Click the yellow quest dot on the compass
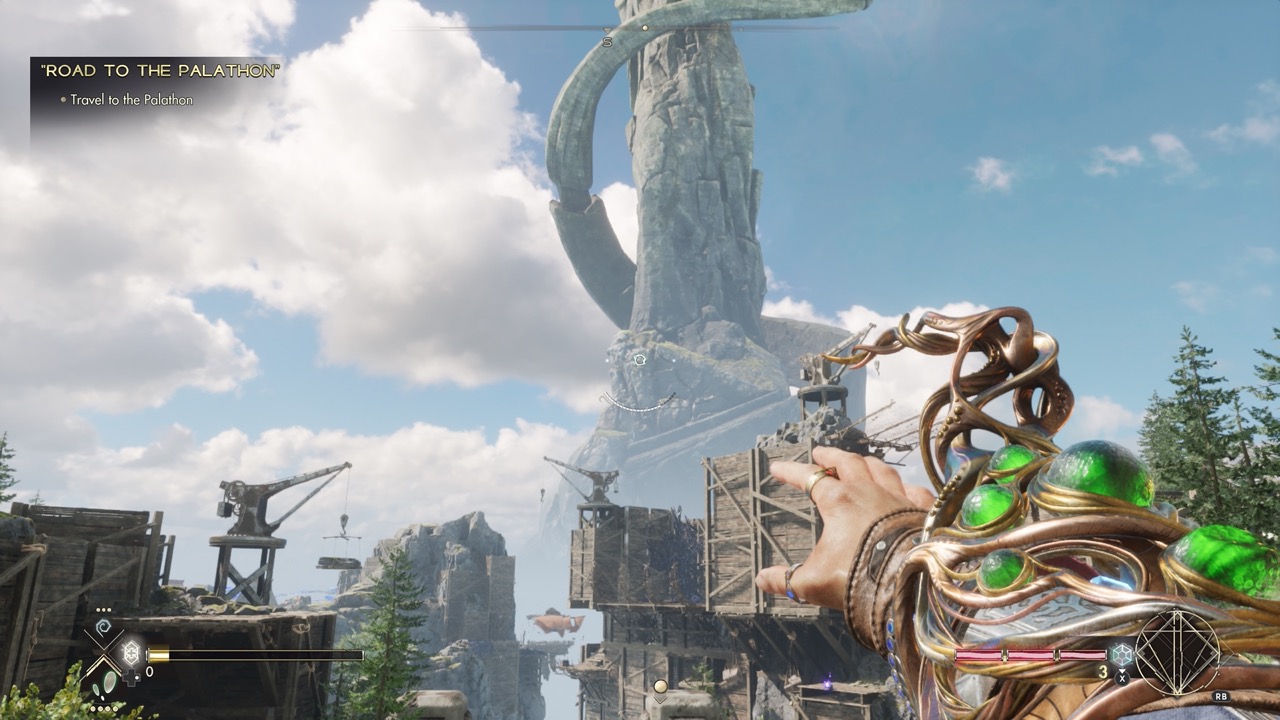Image resolution: width=1280 pixels, height=720 pixels. pos(645,28)
